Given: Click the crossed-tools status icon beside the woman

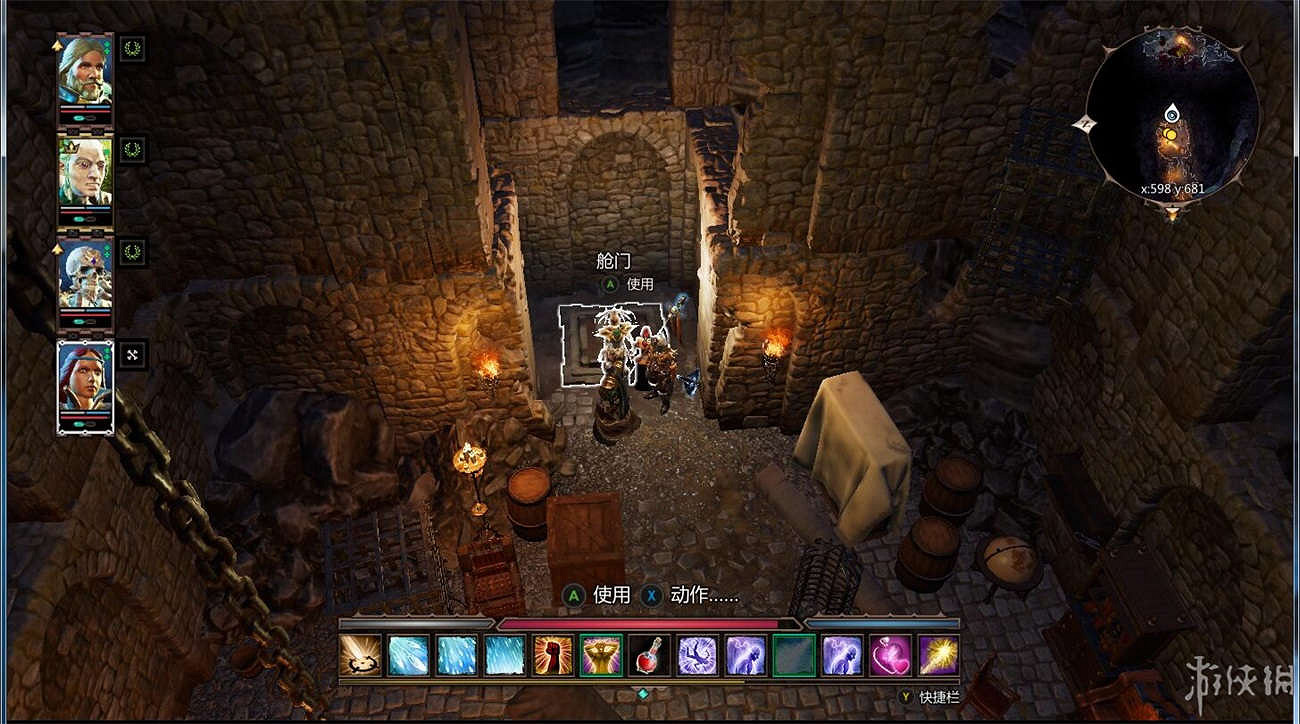Looking at the screenshot, I should point(133,353).
